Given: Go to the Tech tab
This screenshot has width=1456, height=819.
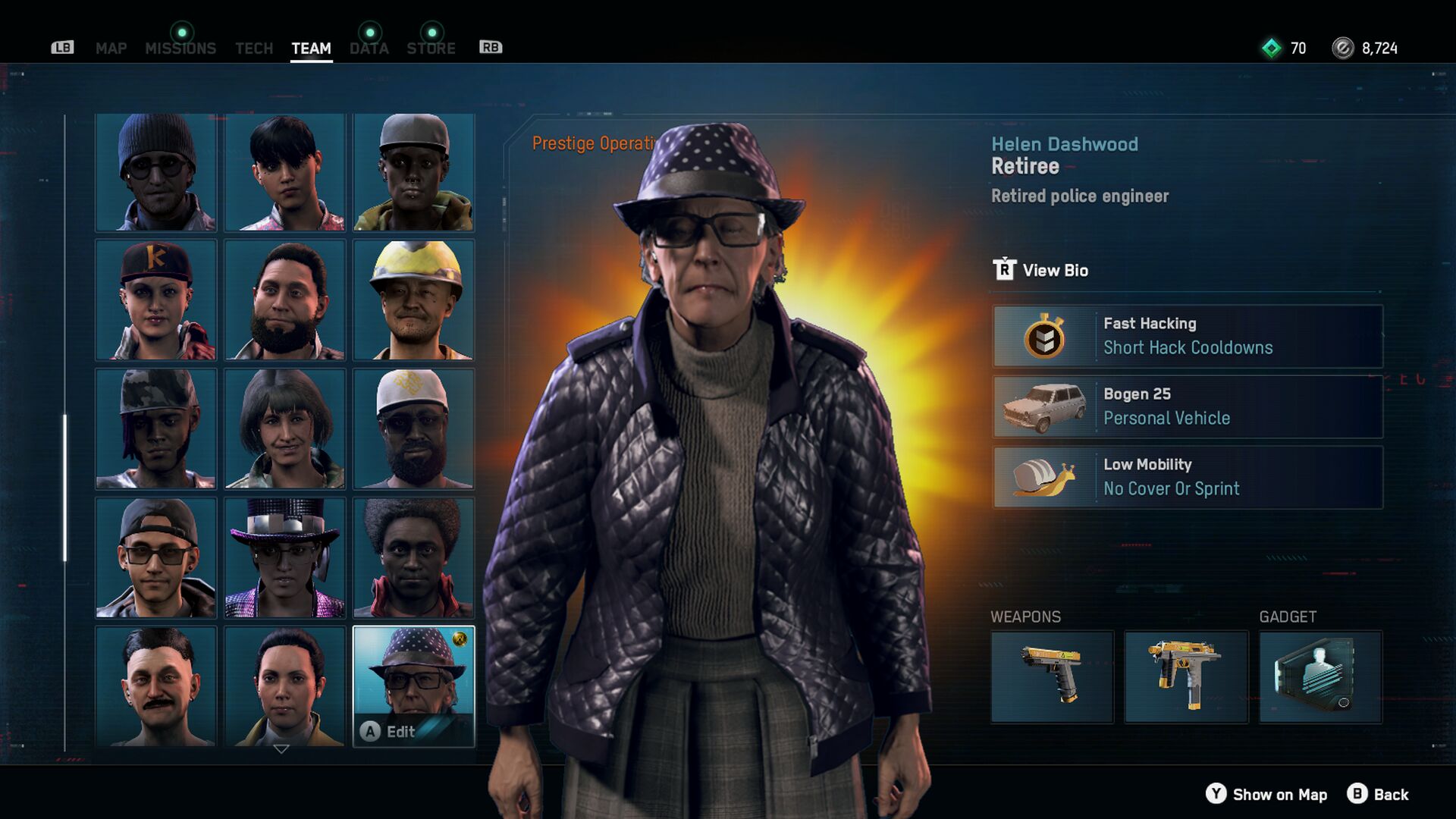Looking at the screenshot, I should click(253, 49).
